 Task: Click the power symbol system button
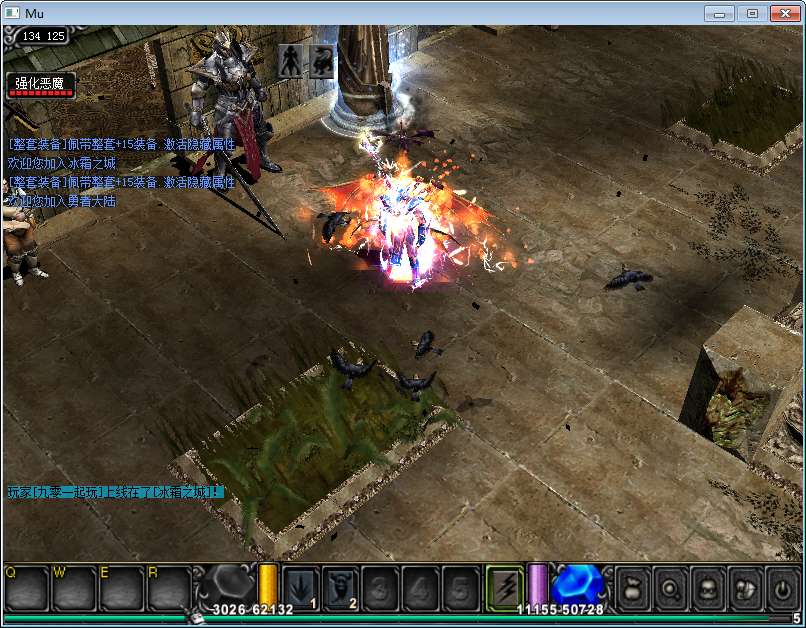tap(781, 588)
